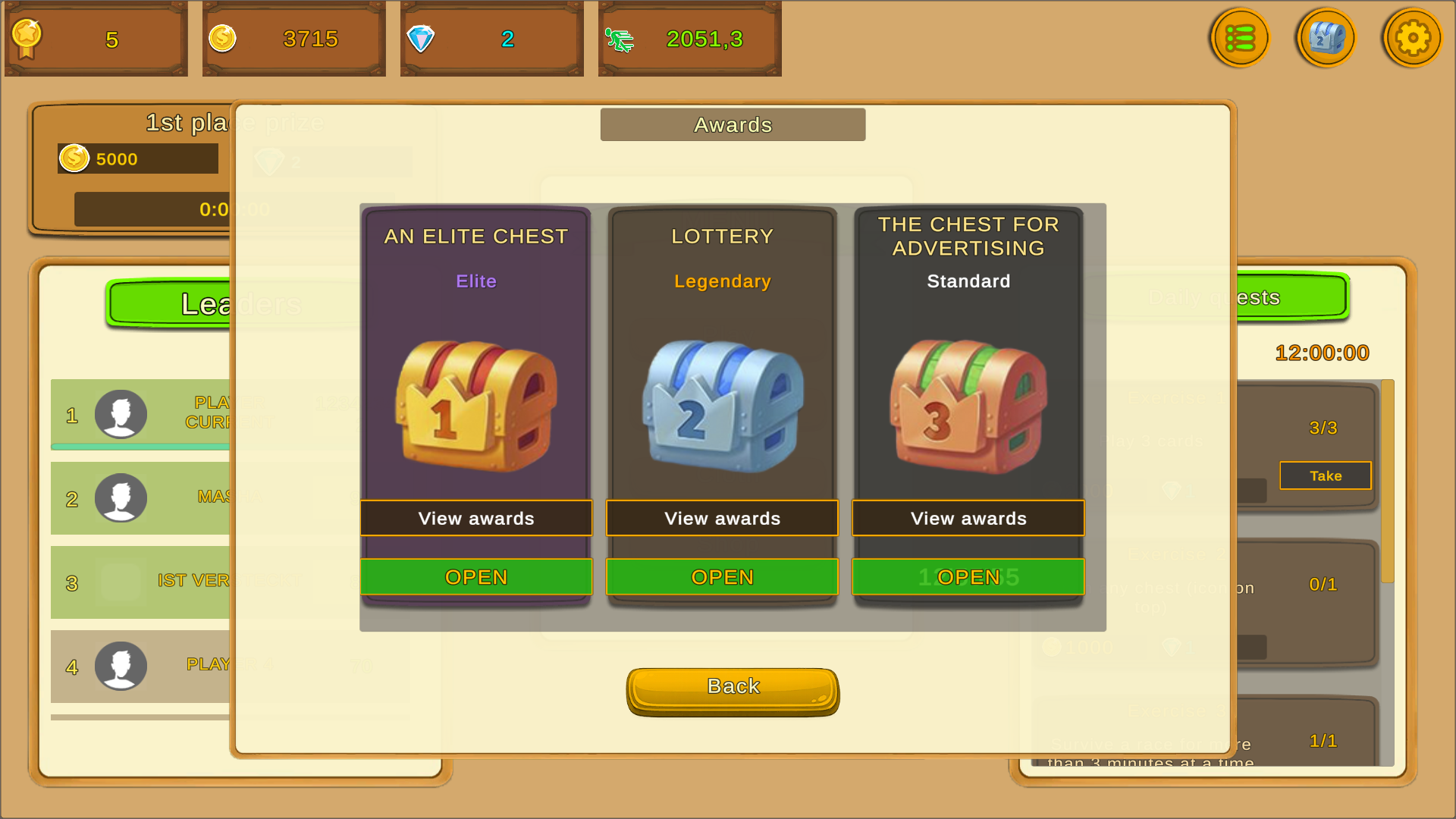Click Player 1 avatar in the leaderboard
The width and height of the screenshot is (1456, 819).
120,415
